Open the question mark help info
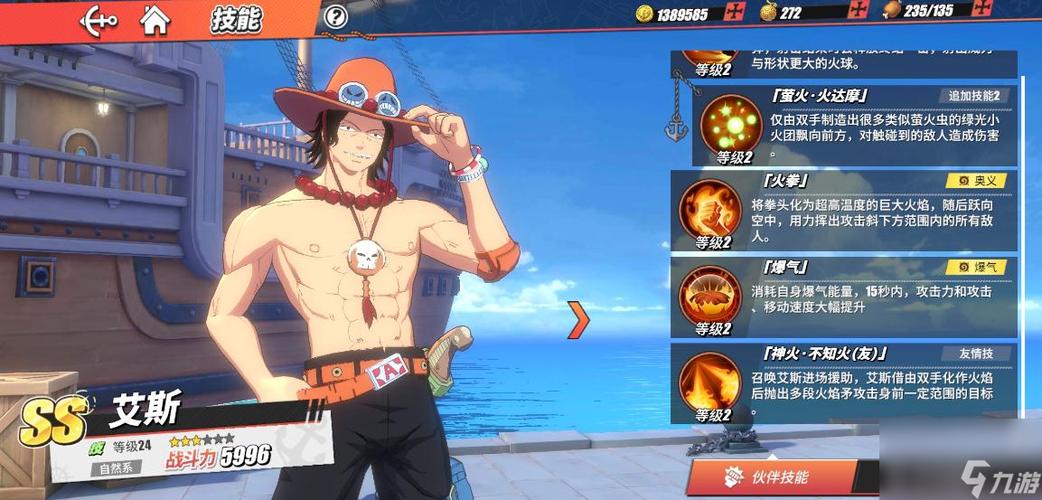1042x500 pixels. tap(336, 16)
